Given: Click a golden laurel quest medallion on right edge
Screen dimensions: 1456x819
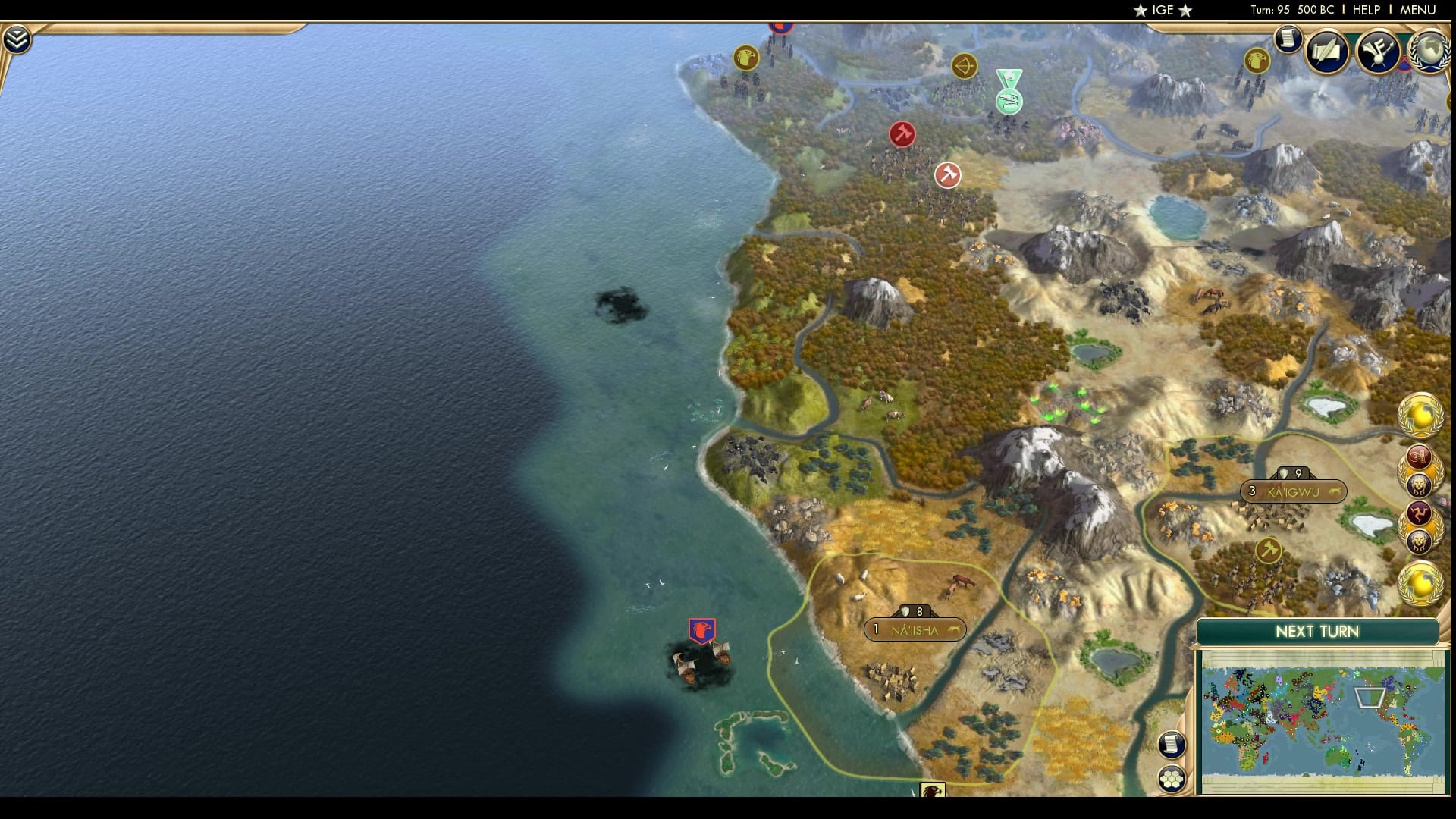Looking at the screenshot, I should click(1422, 413).
